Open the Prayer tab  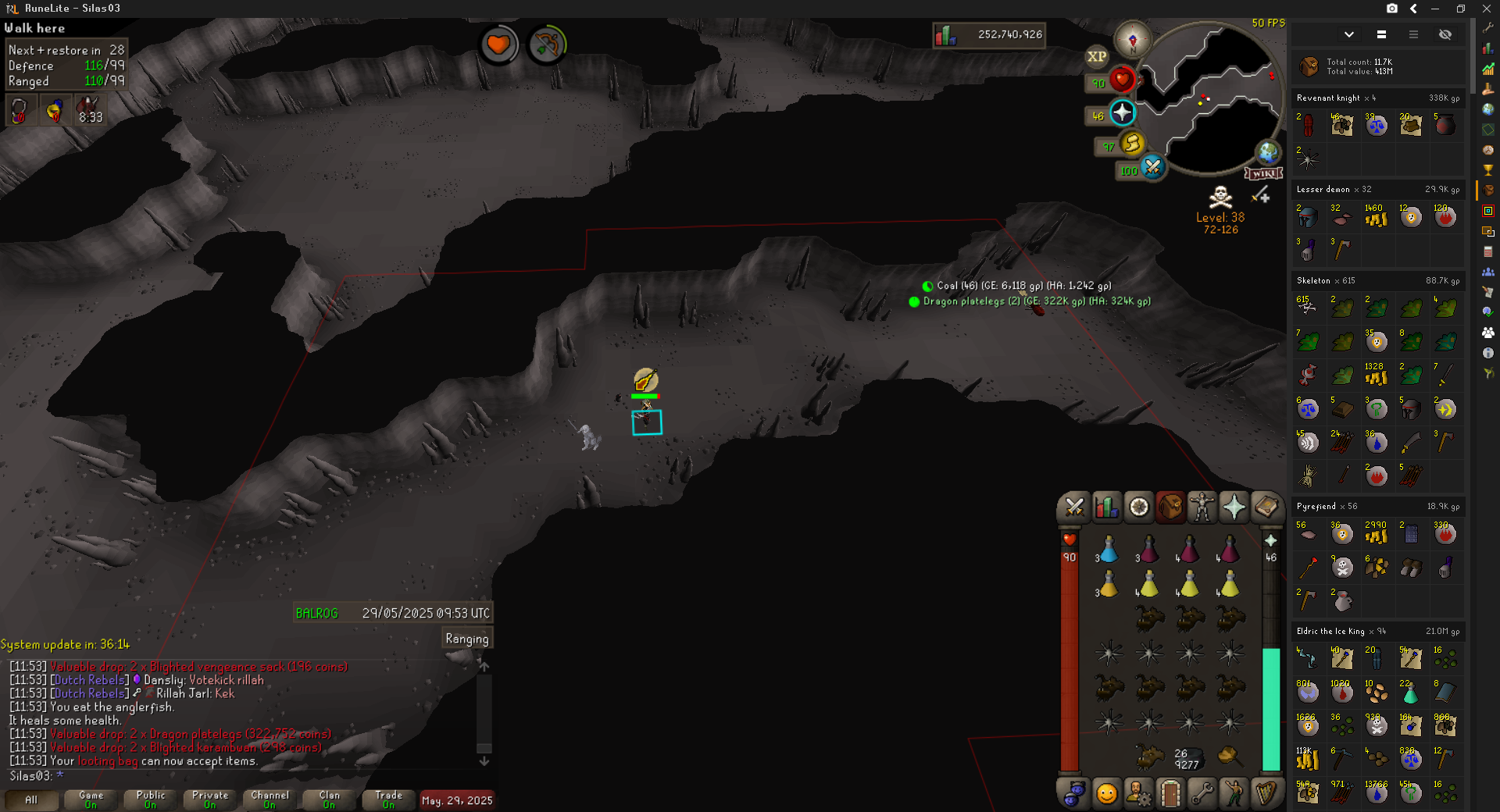point(1234,507)
